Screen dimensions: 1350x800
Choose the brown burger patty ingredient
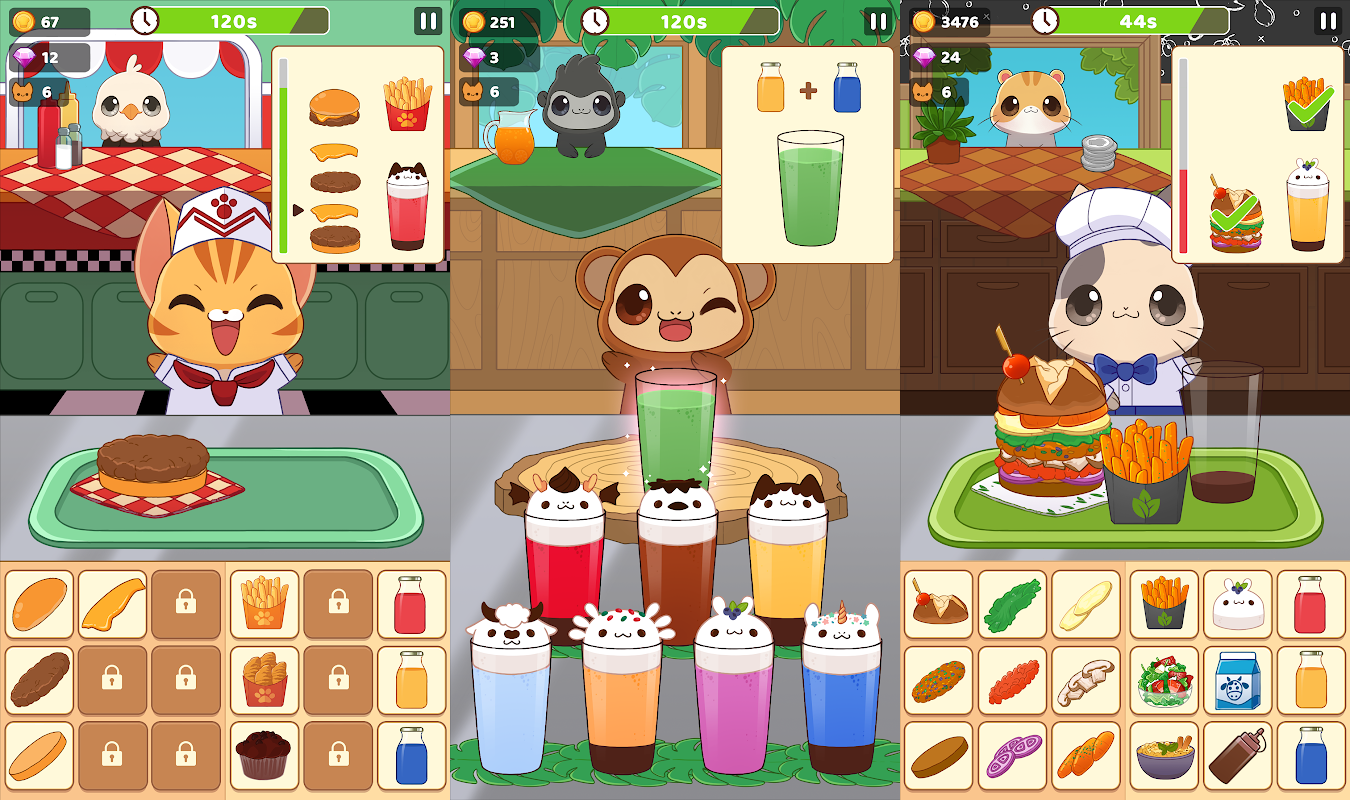[x=39, y=679]
